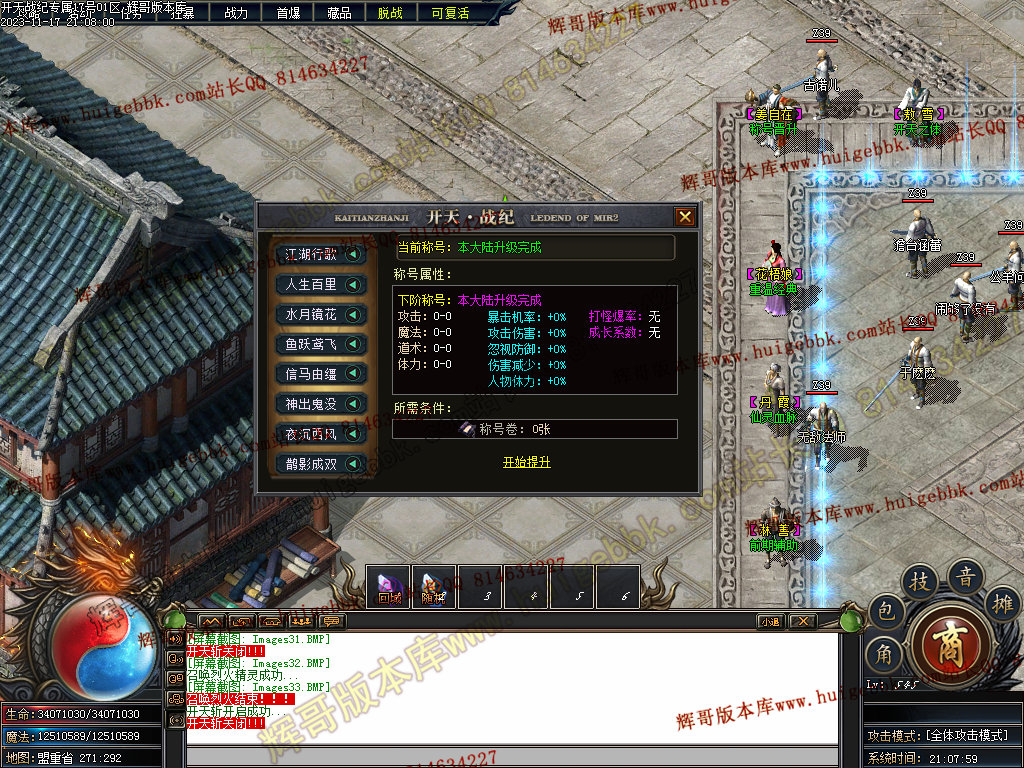Click the 开始提升 upgrade link

coord(526,462)
